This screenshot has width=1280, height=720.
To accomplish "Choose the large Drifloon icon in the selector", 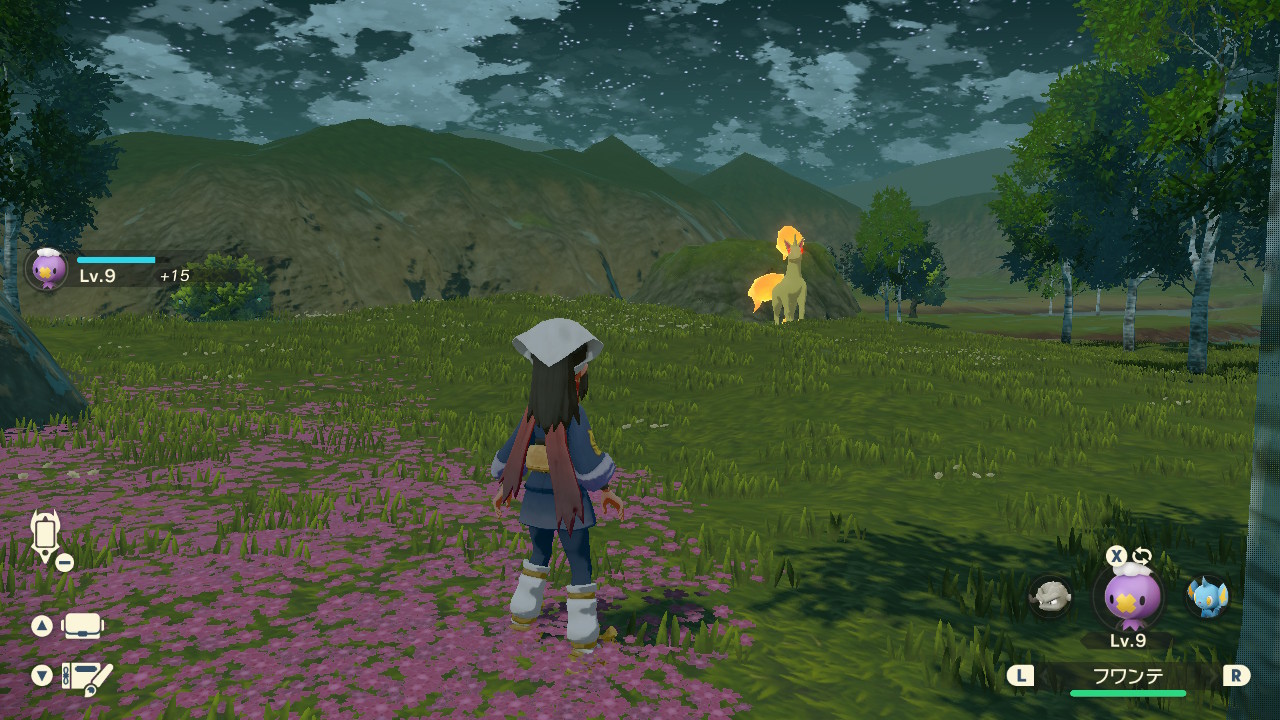I will coord(1131,597).
